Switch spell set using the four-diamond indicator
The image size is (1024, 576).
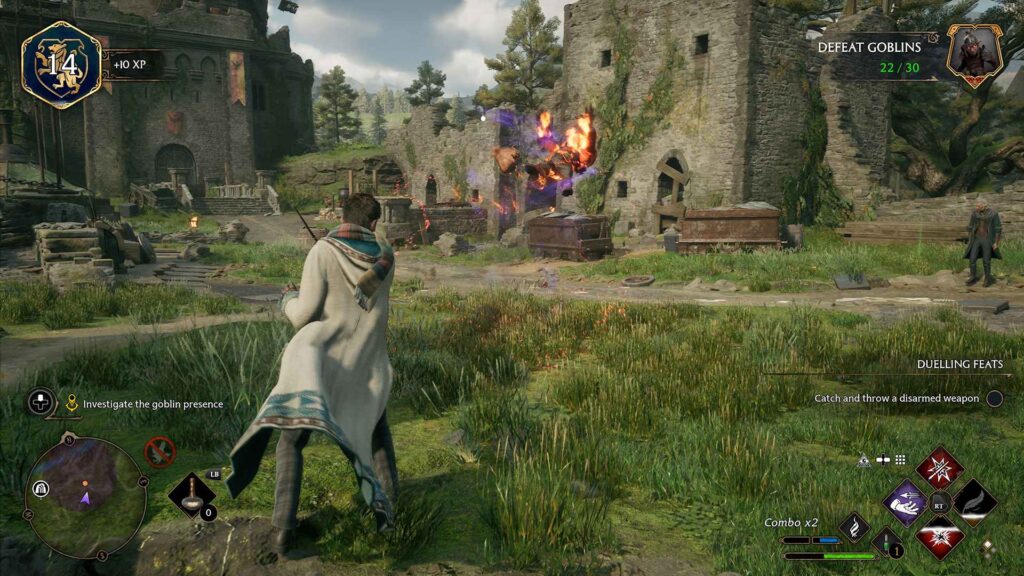[x=988, y=547]
